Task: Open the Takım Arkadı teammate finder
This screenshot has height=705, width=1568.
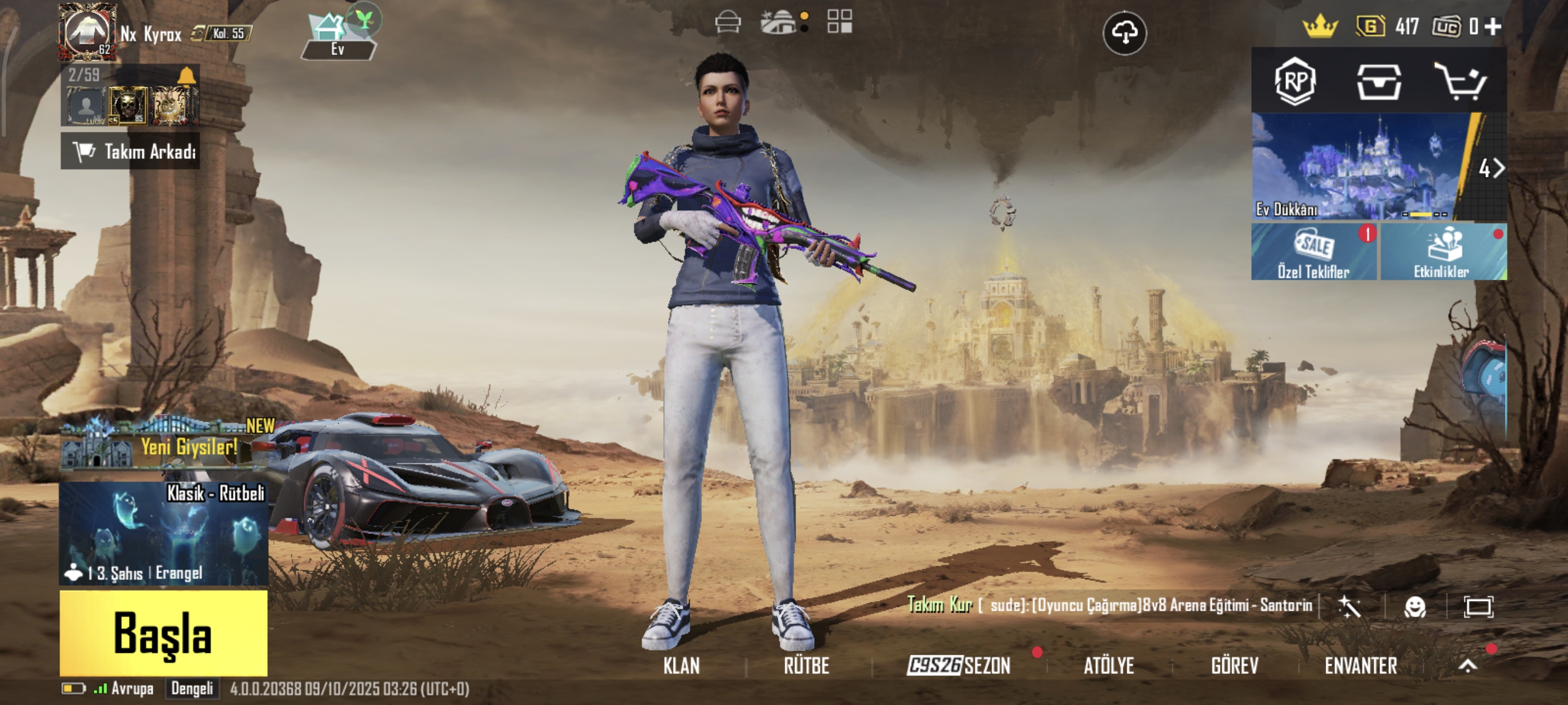Action: pos(130,151)
